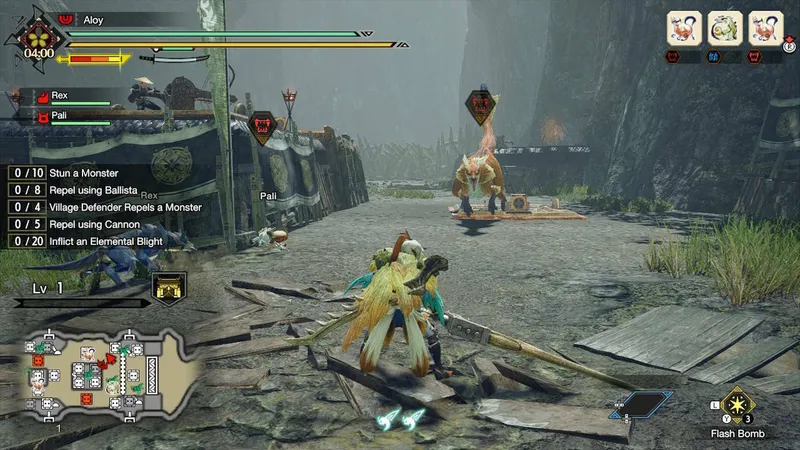The image size is (800, 450).
Task: Open the stronghold minimap
Action: (100, 370)
